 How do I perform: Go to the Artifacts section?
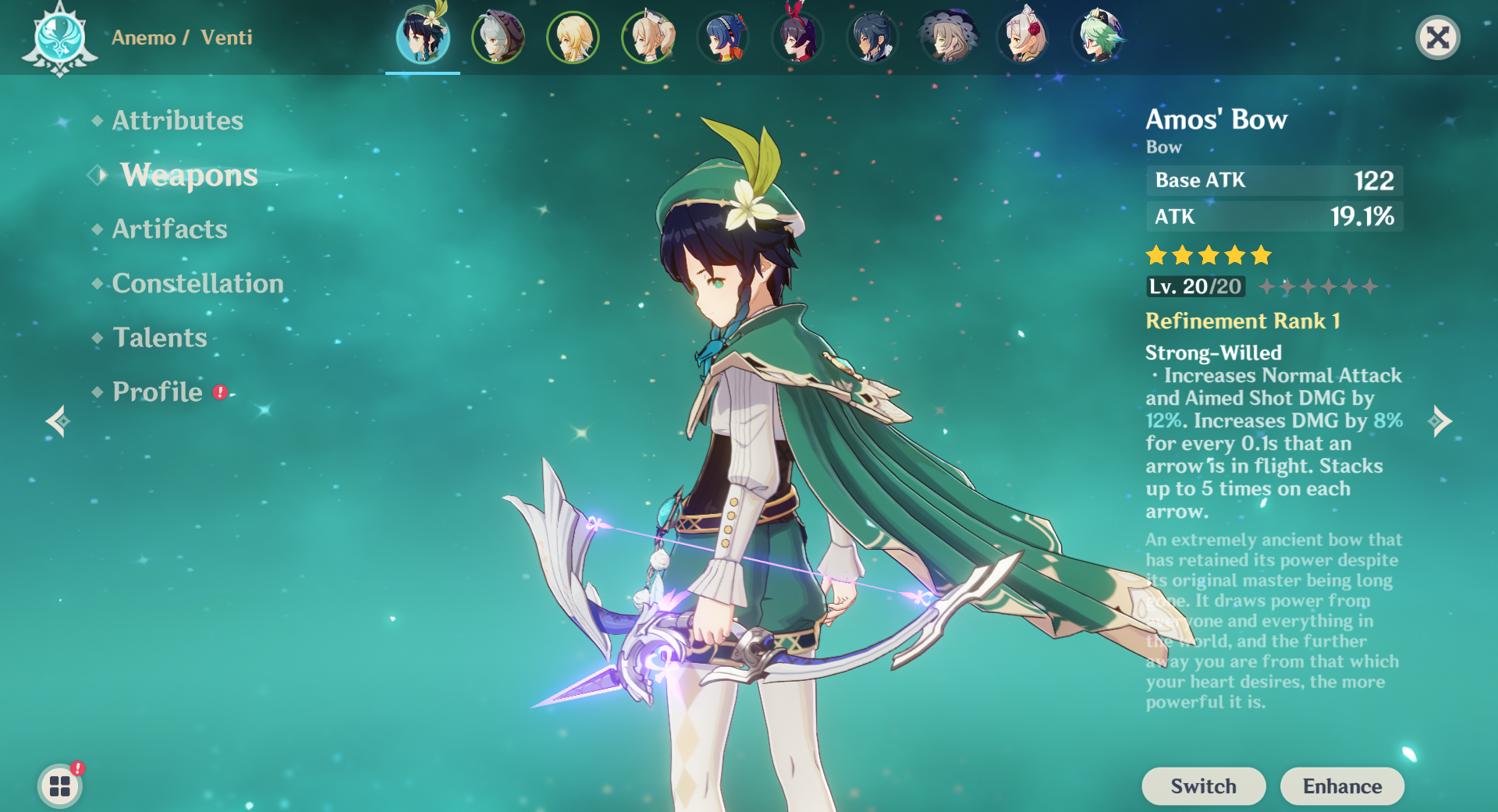pos(169,229)
